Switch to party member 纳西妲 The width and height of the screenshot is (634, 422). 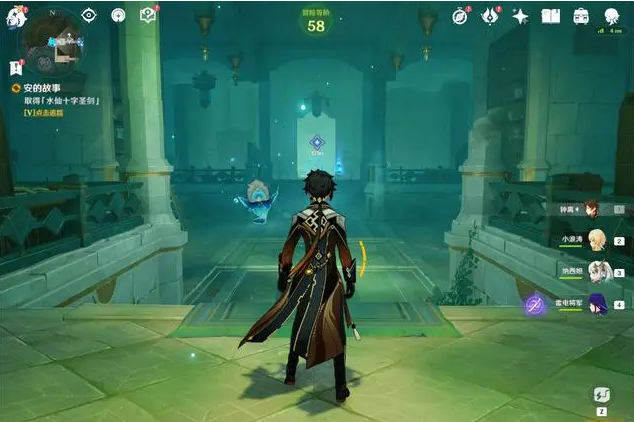point(597,271)
